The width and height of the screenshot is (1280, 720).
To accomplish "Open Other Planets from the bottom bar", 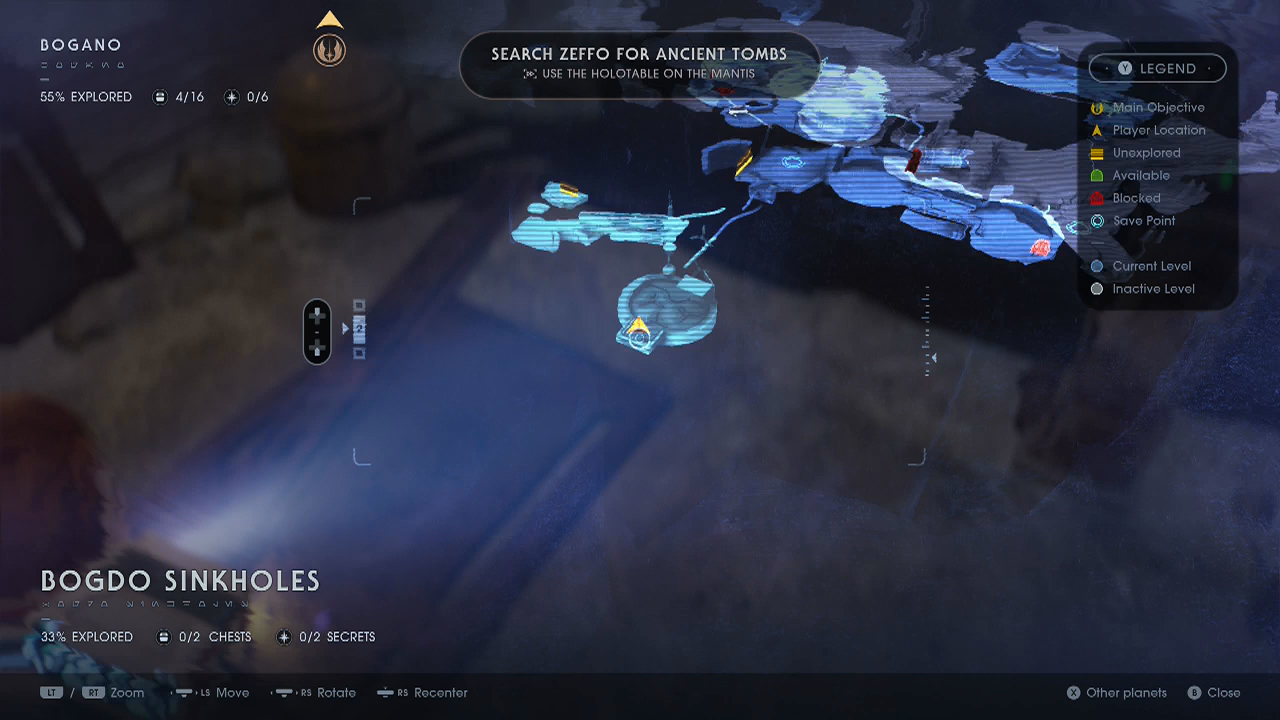I will (1116, 692).
